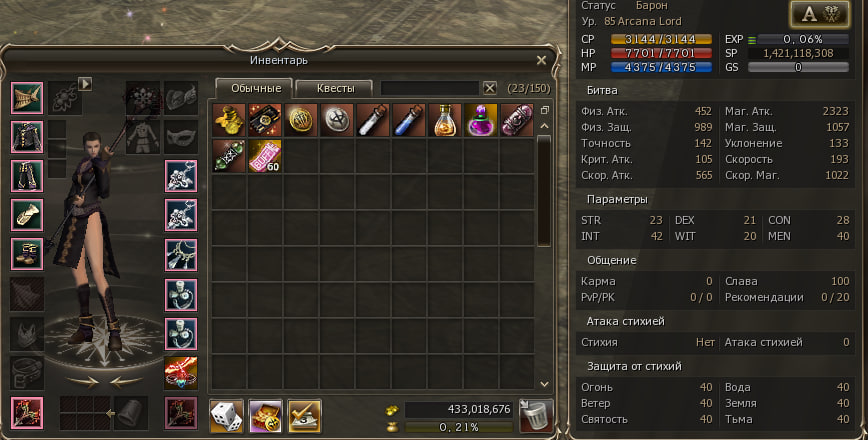The height and width of the screenshot is (440, 868).
Task: Switch to the Квесты tab
Action: tap(335, 88)
